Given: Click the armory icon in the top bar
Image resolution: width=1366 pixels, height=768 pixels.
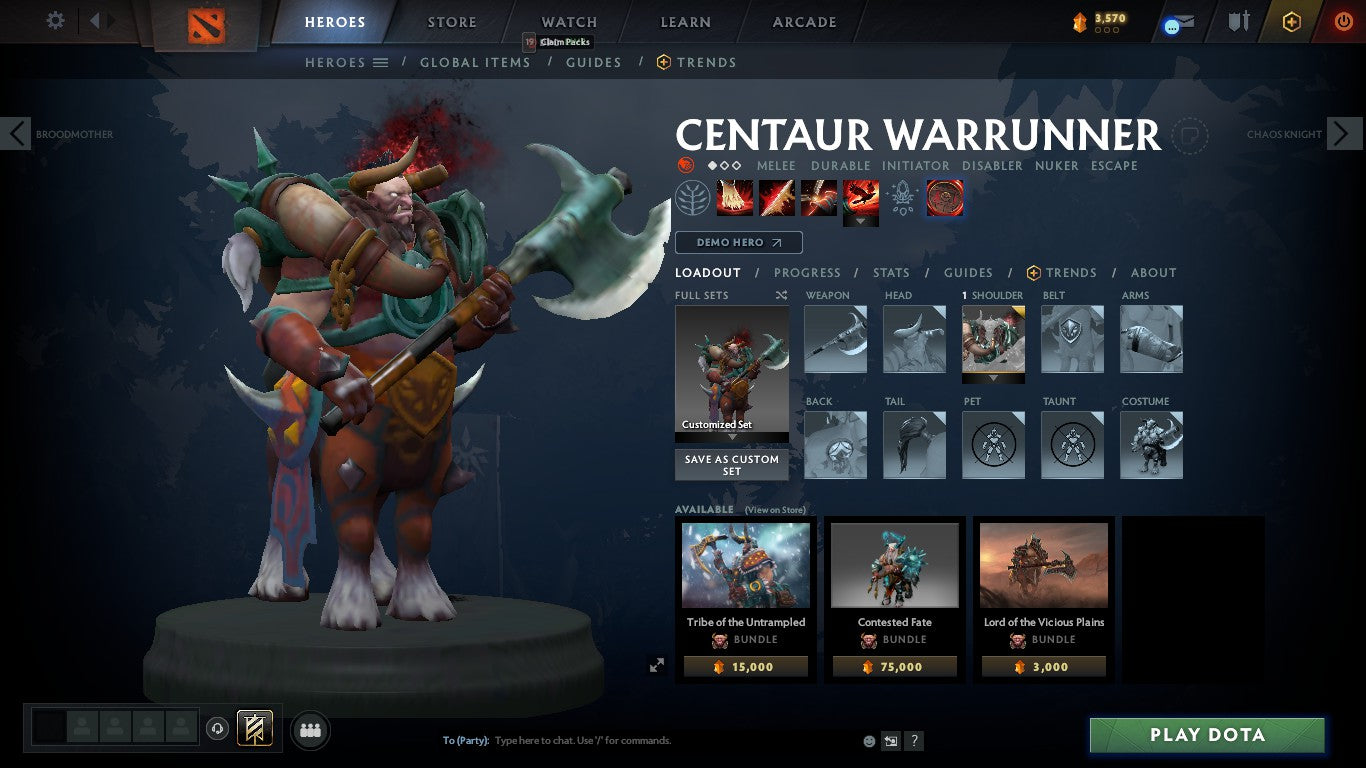Looking at the screenshot, I should pyautogui.click(x=1240, y=20).
